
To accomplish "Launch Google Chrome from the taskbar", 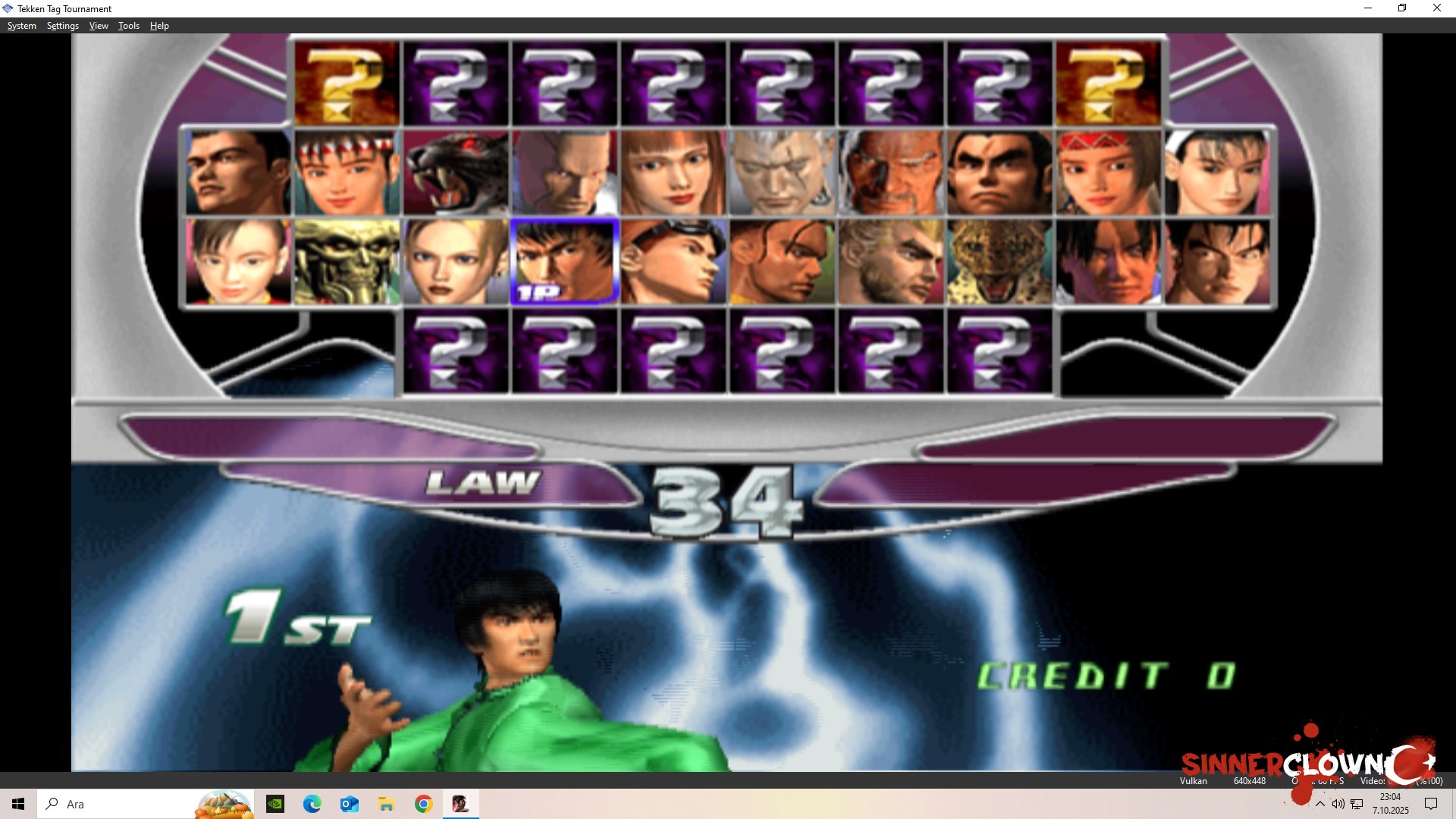I will (424, 803).
